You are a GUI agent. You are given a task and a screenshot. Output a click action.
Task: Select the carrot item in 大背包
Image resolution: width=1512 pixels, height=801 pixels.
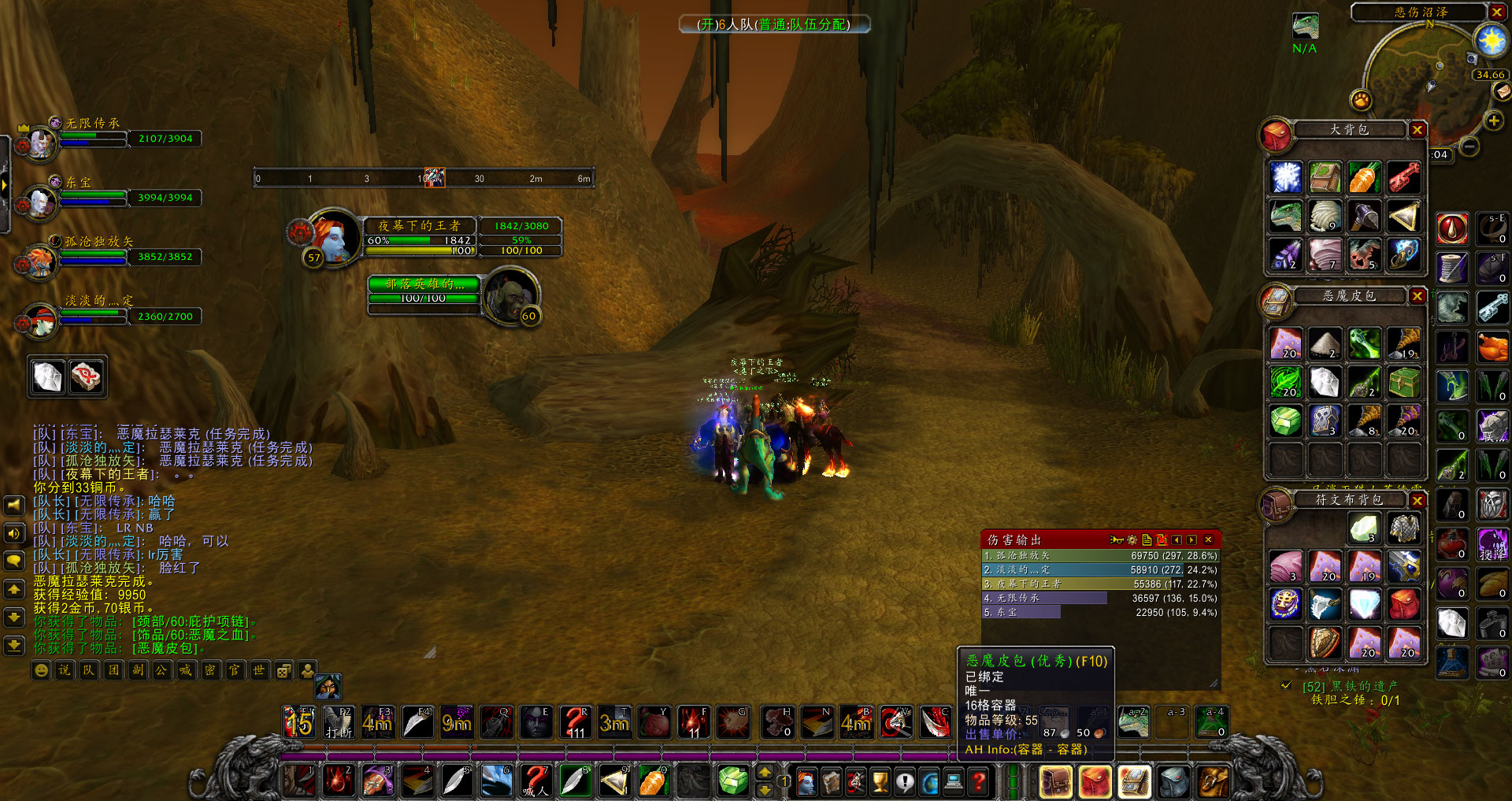click(x=1365, y=178)
